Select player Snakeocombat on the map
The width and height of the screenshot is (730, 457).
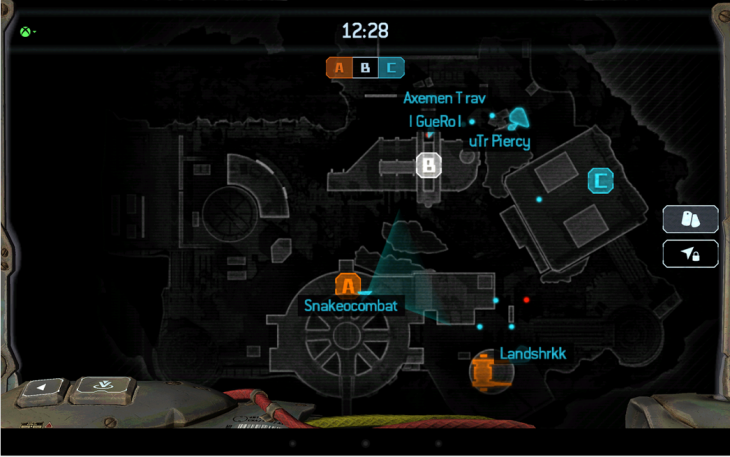click(352, 306)
